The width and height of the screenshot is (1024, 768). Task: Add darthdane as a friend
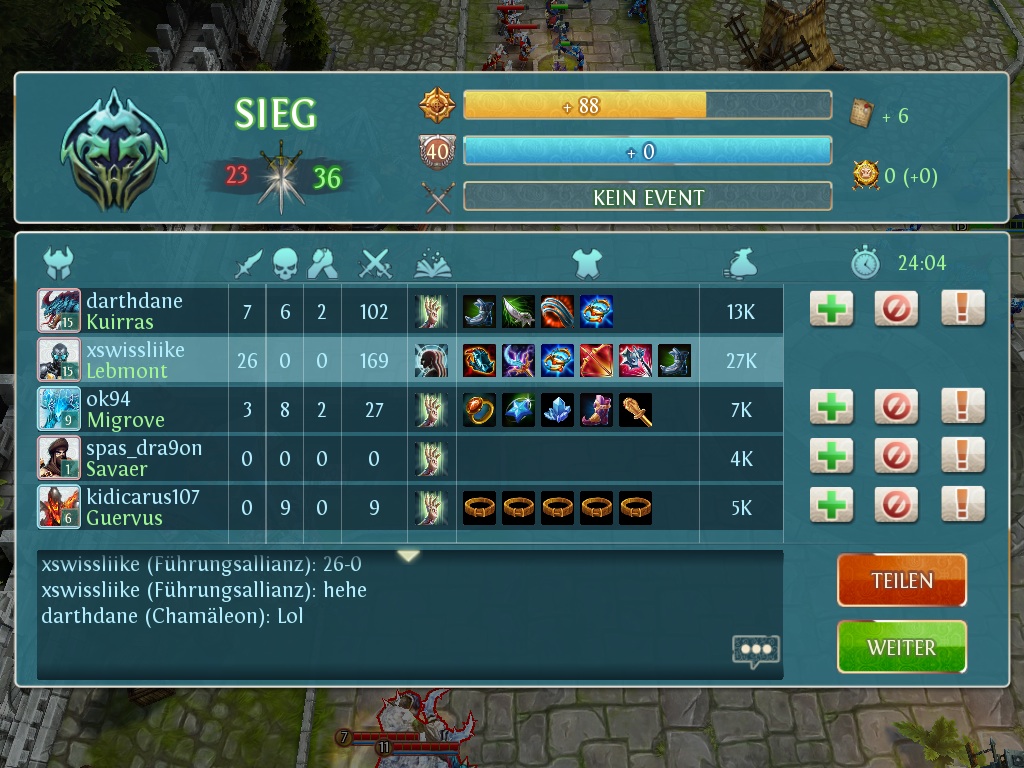[831, 309]
